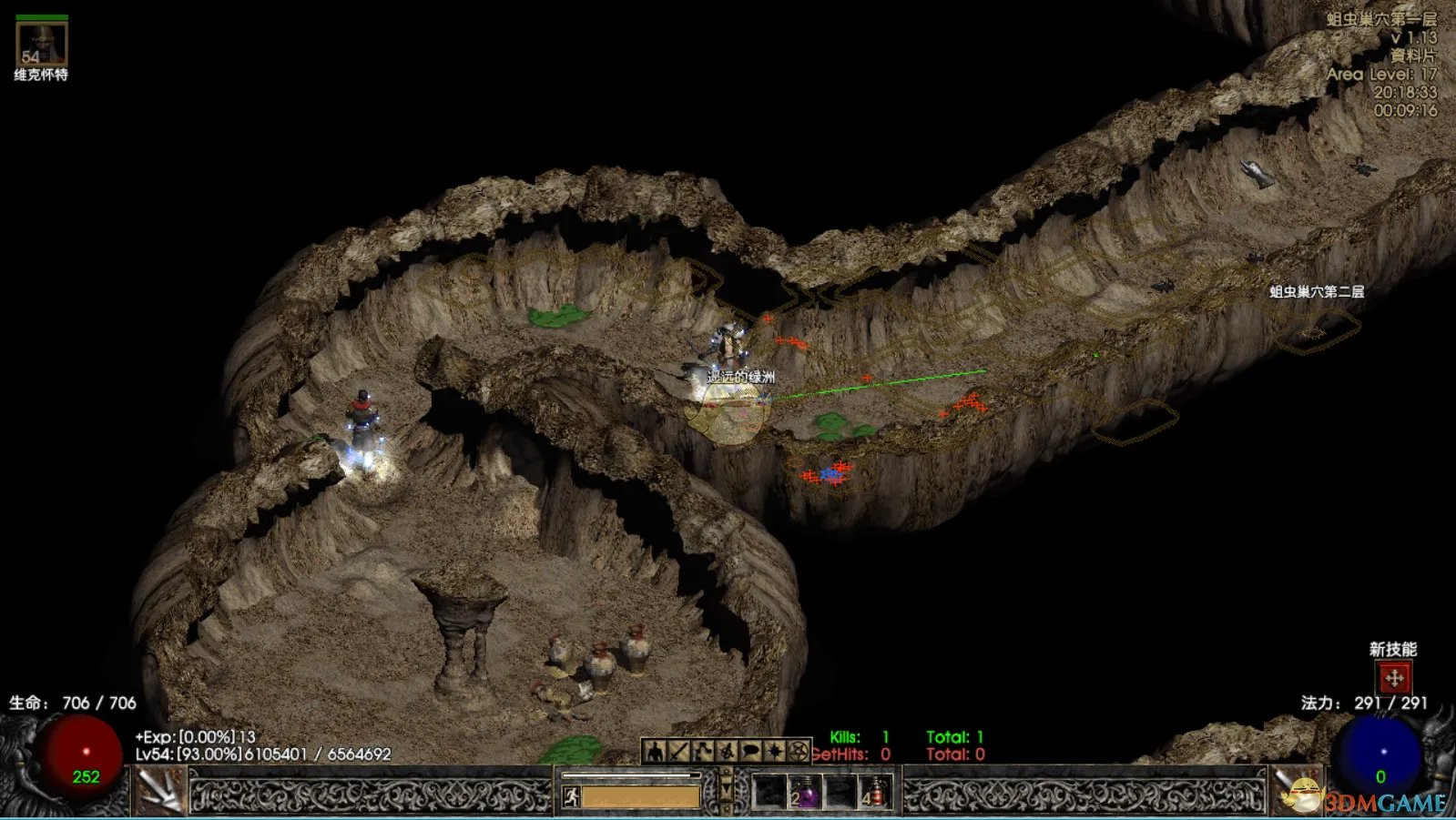Select the mercenary portrait
This screenshot has width=1456, height=820.
point(41,42)
